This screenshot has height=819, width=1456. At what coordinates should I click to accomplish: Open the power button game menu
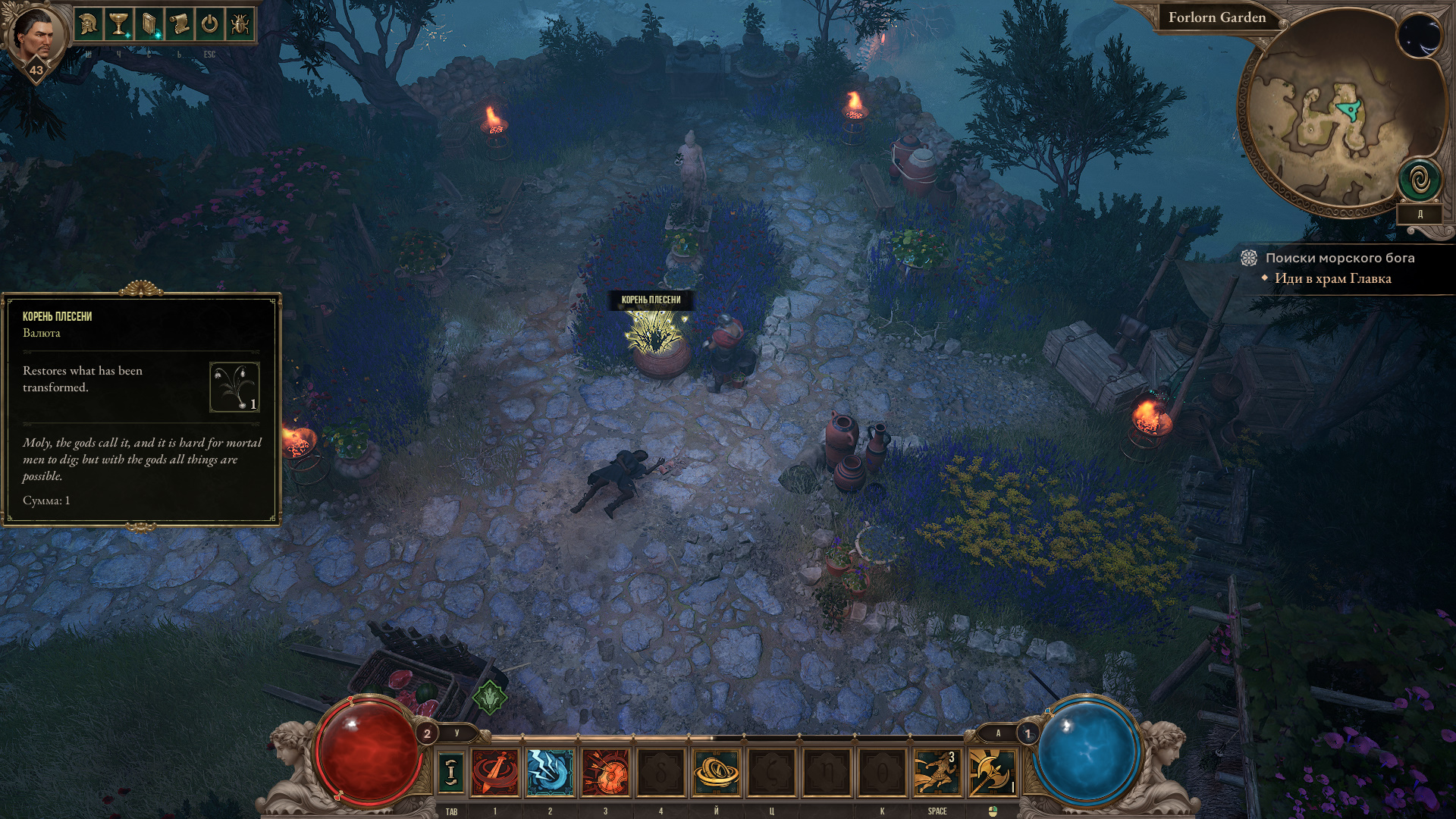click(209, 24)
